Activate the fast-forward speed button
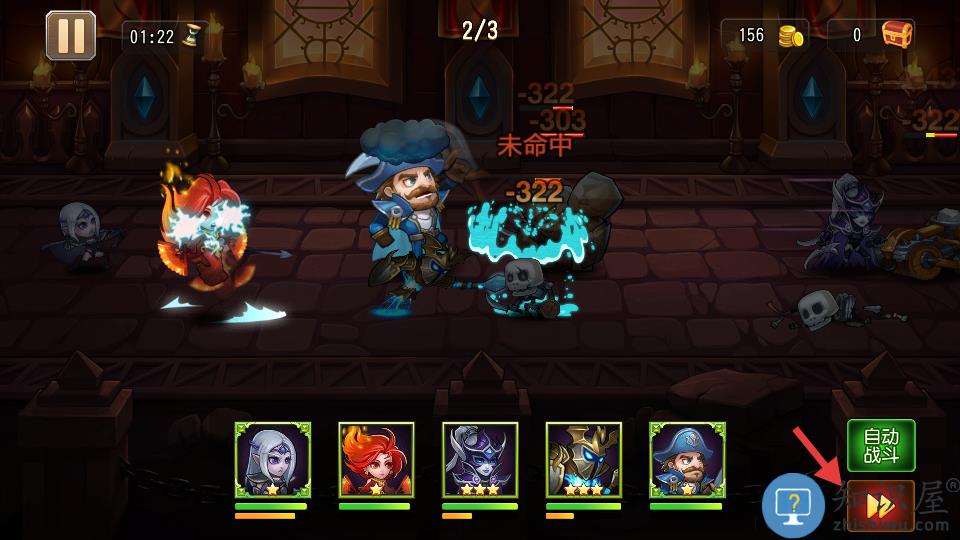 [x=880, y=507]
